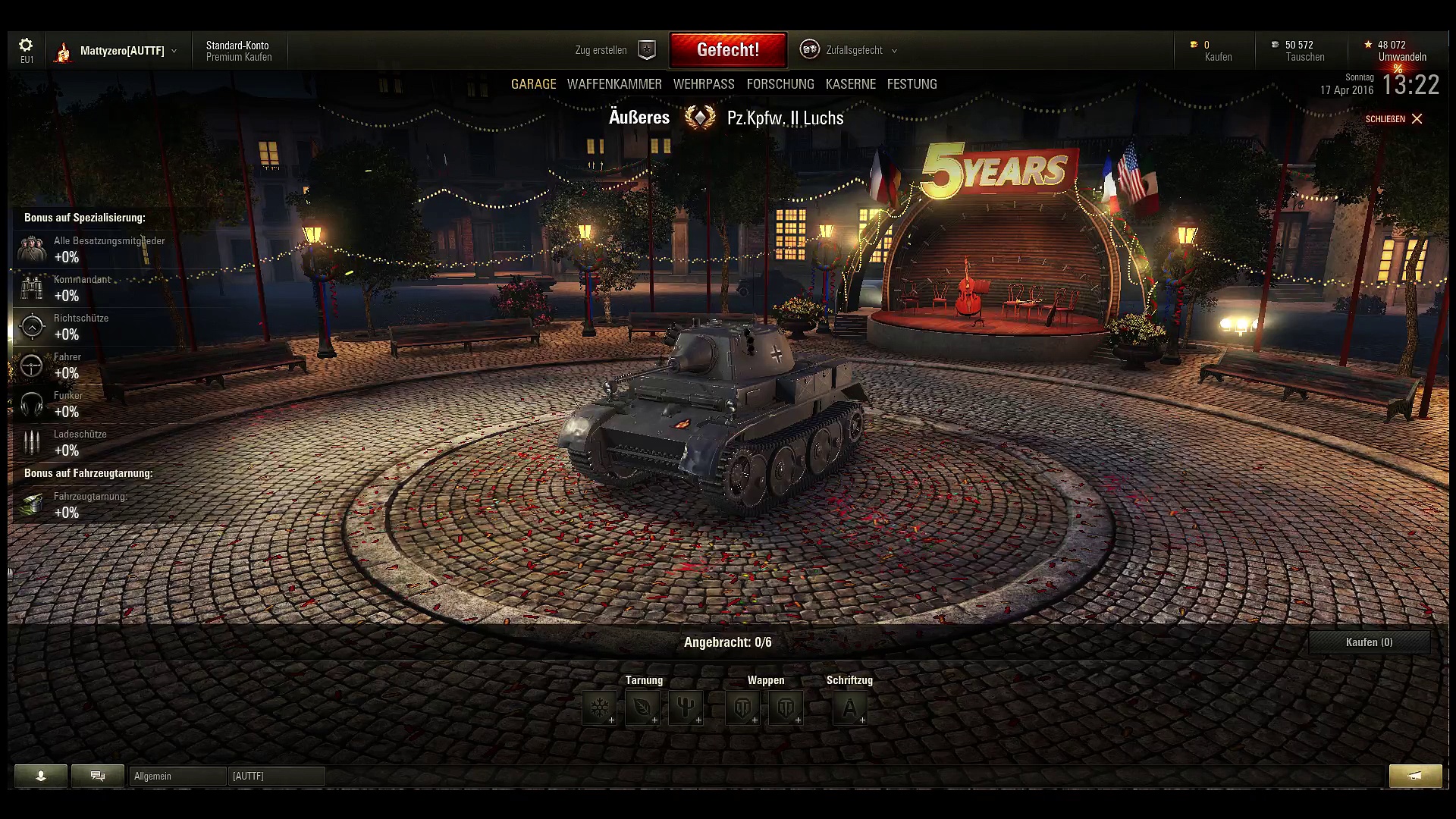
Task: Open the Forschung tab
Action: pos(780,84)
